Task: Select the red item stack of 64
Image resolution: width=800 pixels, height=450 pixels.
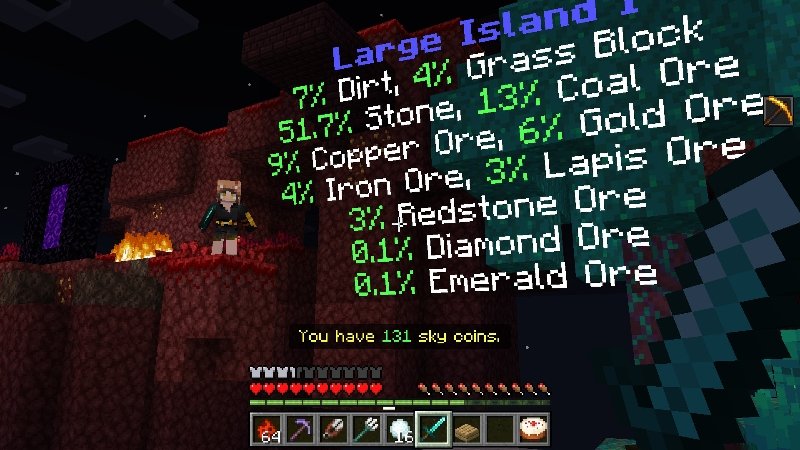Action: point(265,429)
